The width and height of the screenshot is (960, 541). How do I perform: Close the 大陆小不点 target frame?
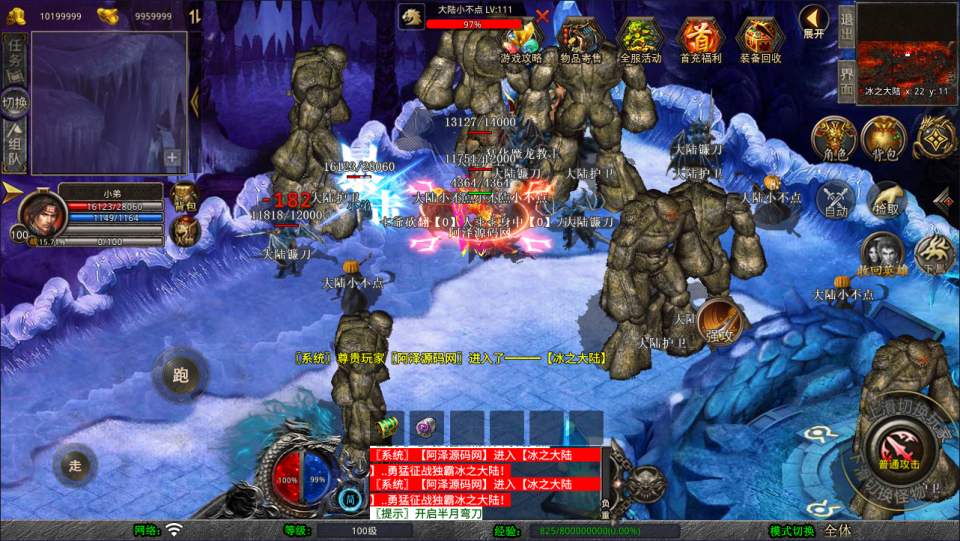coord(542,15)
